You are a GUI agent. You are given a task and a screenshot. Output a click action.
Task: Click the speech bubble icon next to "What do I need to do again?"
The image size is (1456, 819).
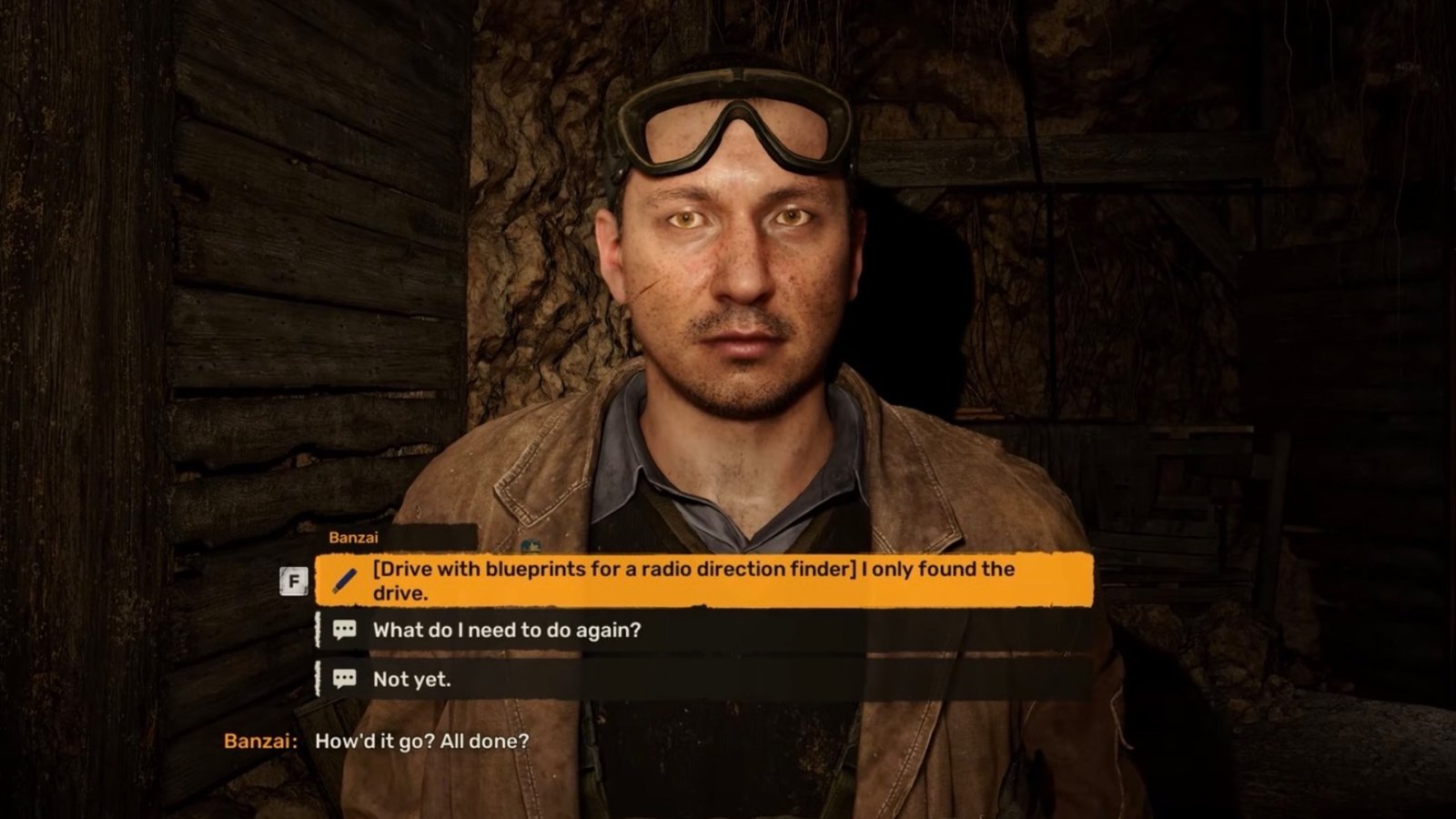(344, 630)
